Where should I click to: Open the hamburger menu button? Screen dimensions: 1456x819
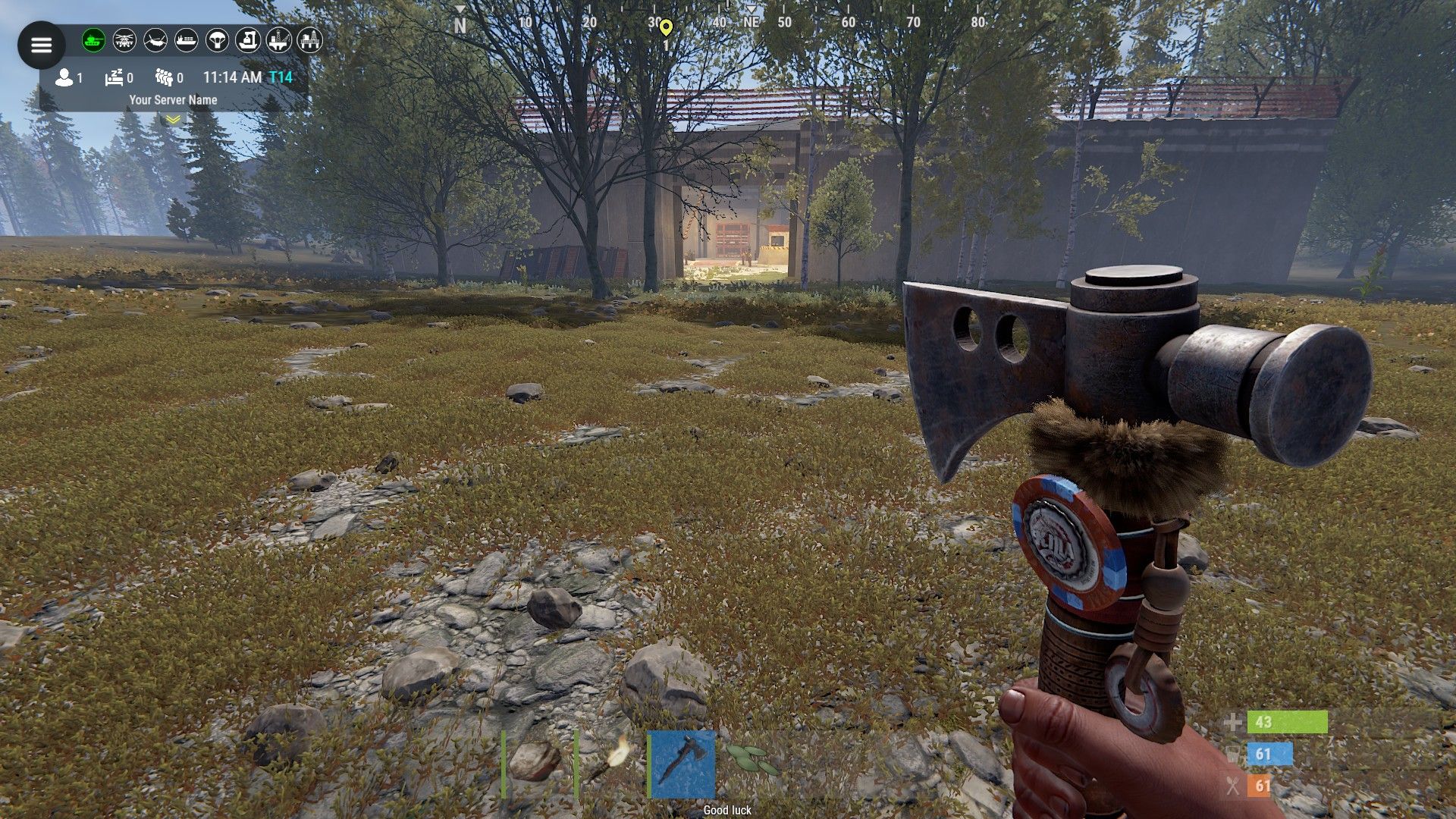41,45
